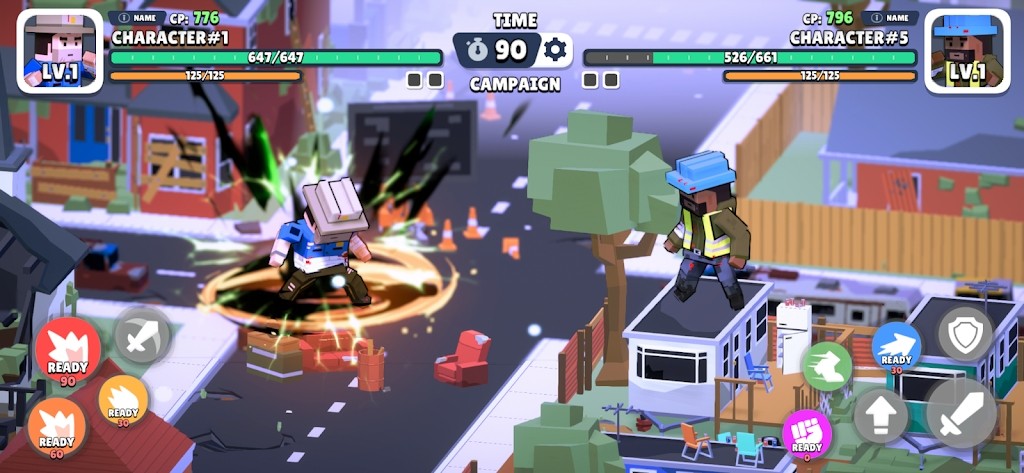Use the blue dash arrow skill
This screenshot has width=1024, height=473.
click(x=896, y=347)
